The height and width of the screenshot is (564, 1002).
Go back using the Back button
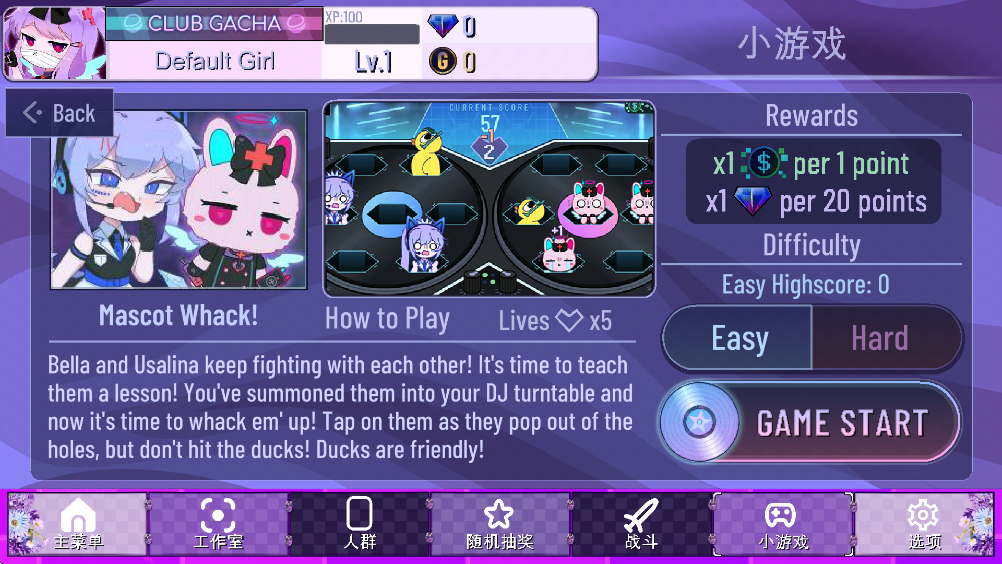tap(60, 113)
